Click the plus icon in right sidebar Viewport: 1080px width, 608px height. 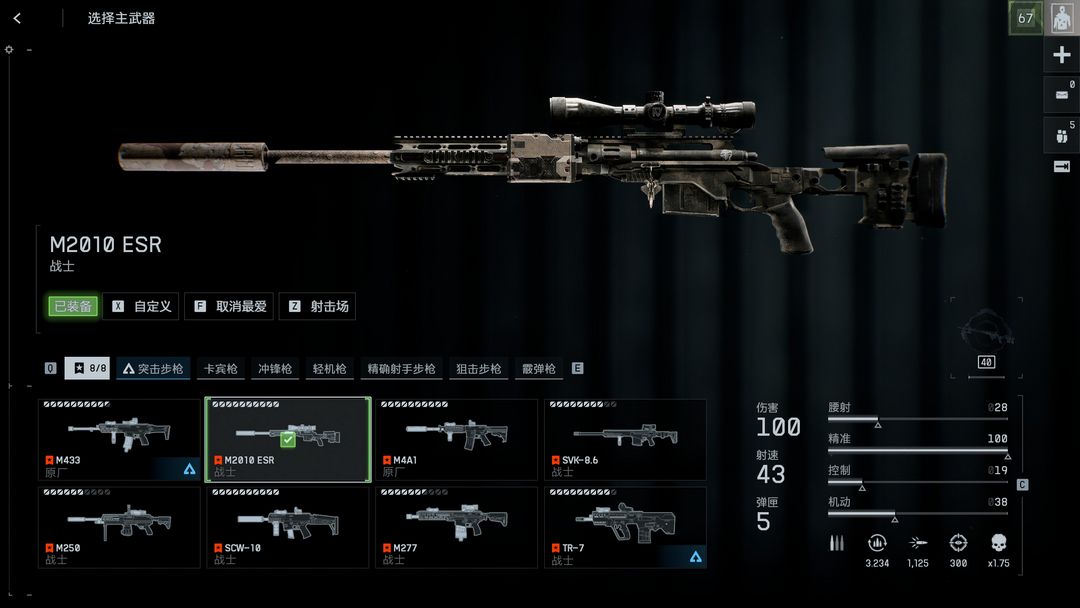(1062, 55)
